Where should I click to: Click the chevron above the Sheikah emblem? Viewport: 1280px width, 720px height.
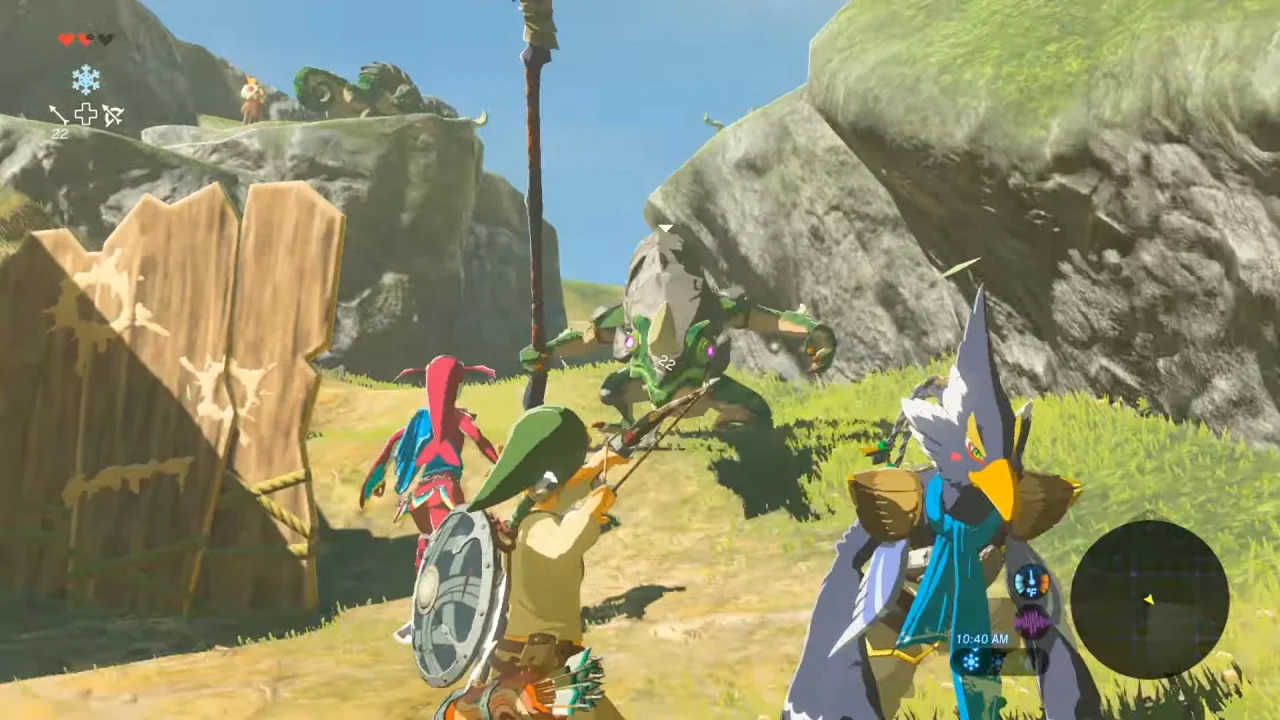tap(975, 650)
